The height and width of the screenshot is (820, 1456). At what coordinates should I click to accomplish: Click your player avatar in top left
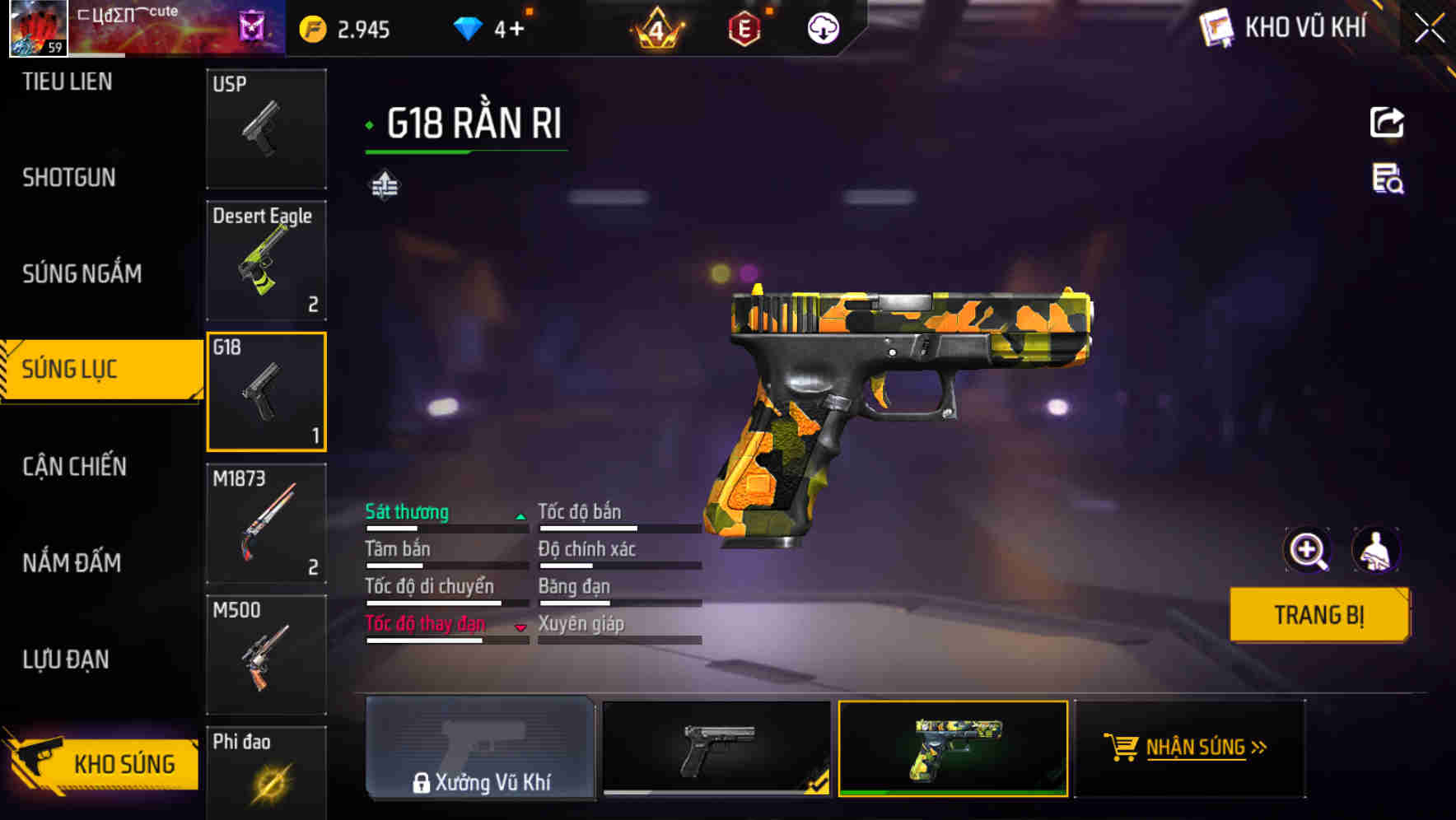(x=36, y=27)
